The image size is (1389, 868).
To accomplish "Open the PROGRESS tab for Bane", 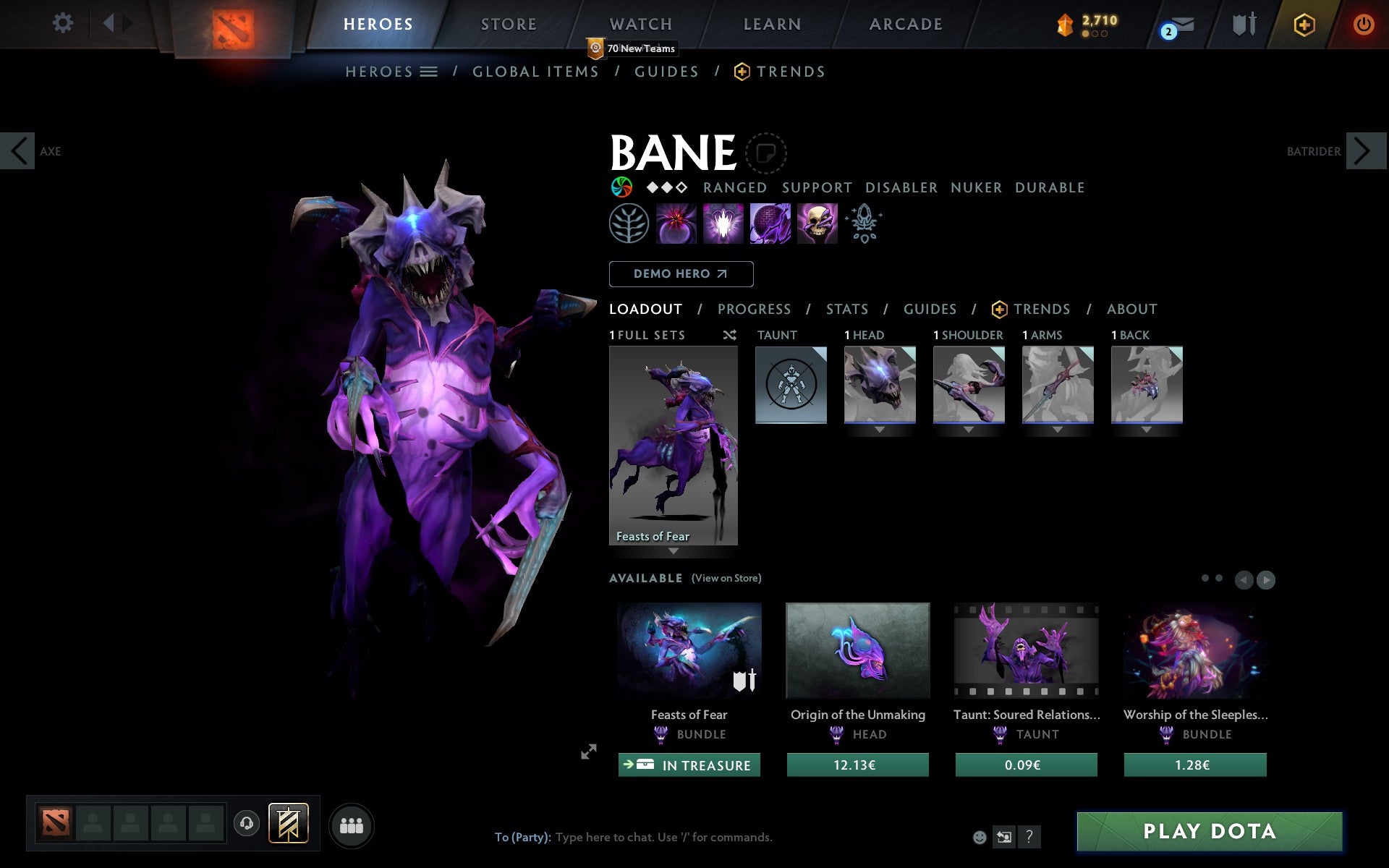I will pos(754,309).
